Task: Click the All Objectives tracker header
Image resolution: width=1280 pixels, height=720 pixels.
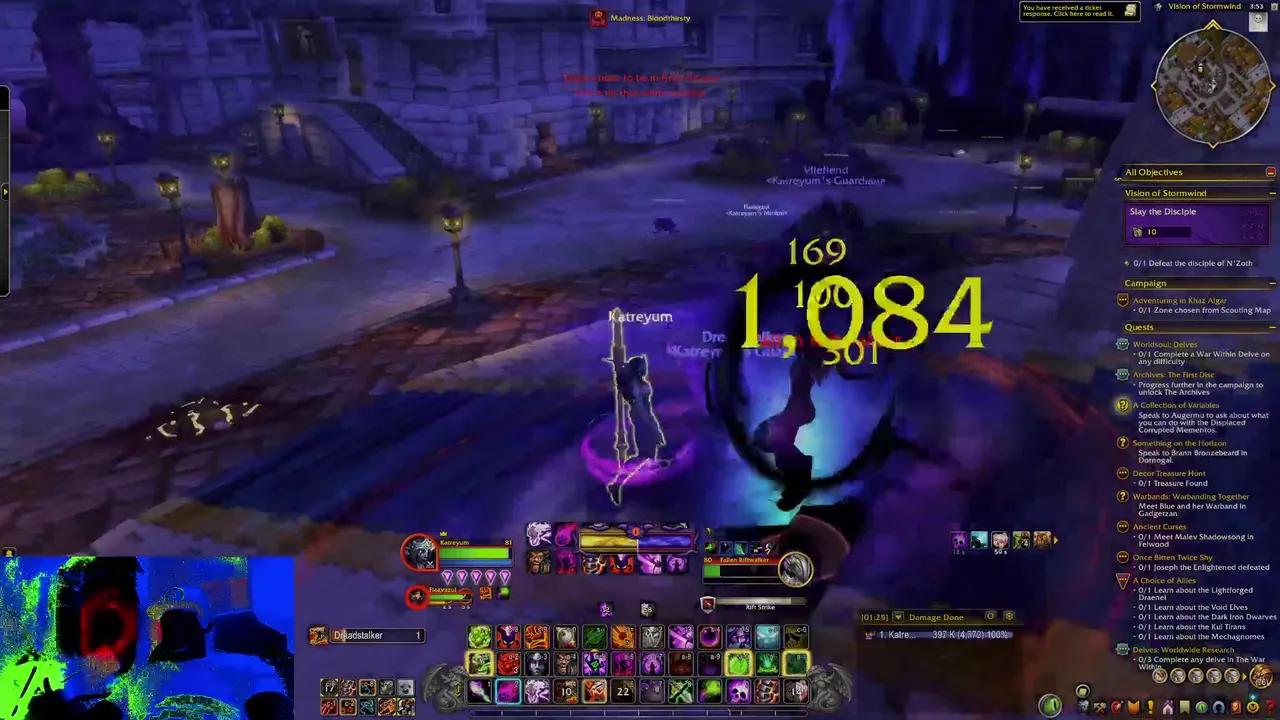Action: (x=1154, y=172)
